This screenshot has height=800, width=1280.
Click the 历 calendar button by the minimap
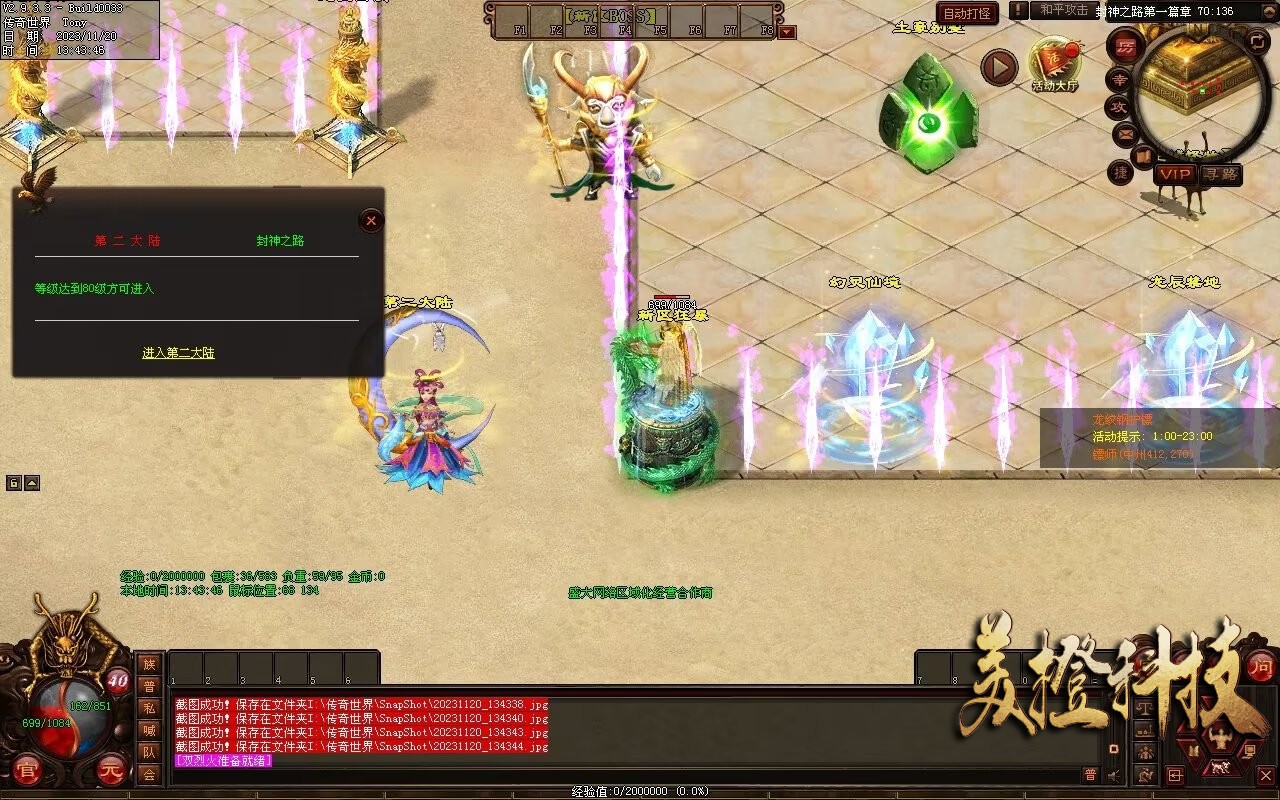pyautogui.click(x=1127, y=47)
